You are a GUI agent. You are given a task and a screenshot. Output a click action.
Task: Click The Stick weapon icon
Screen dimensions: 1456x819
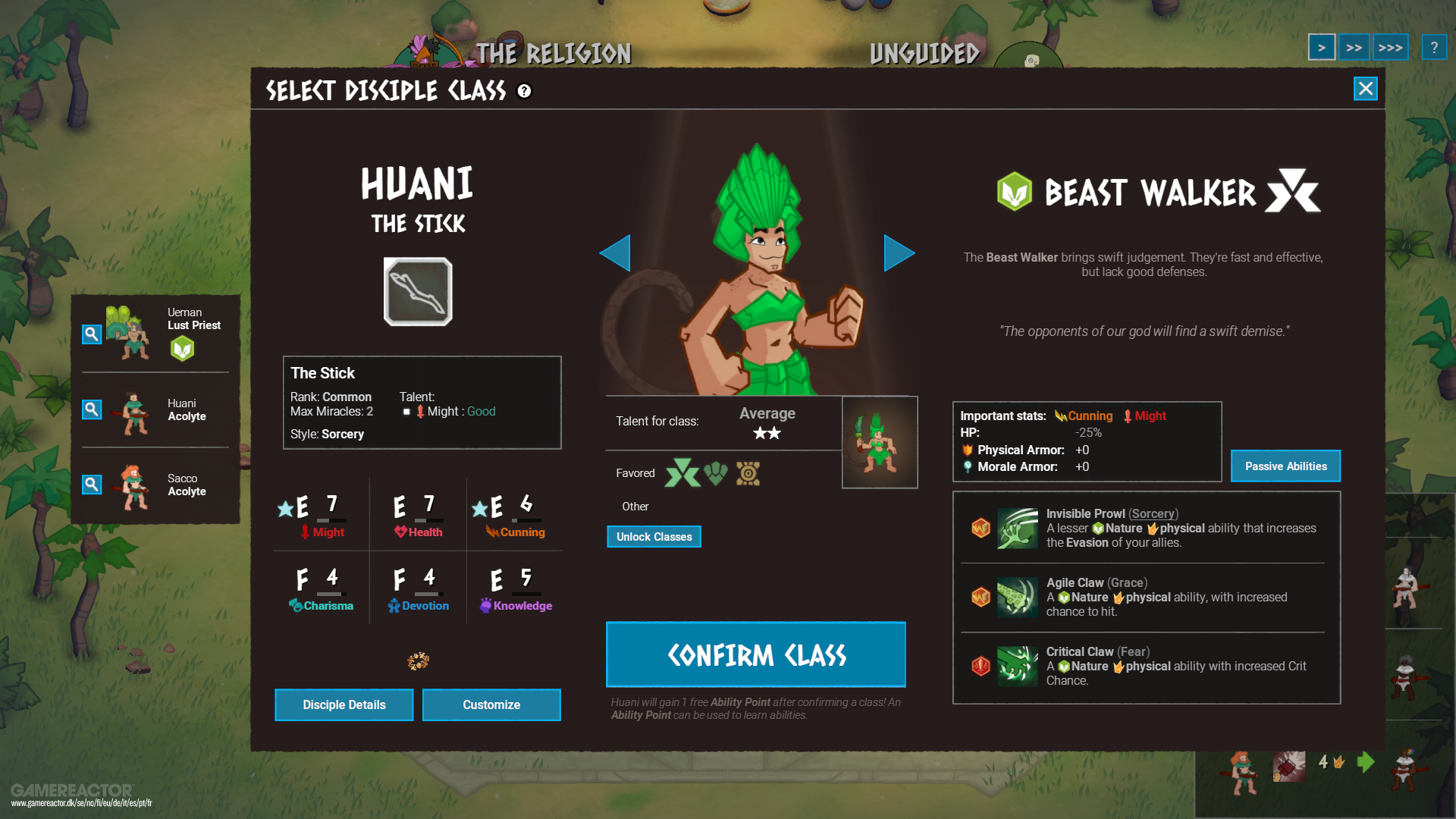click(x=418, y=290)
